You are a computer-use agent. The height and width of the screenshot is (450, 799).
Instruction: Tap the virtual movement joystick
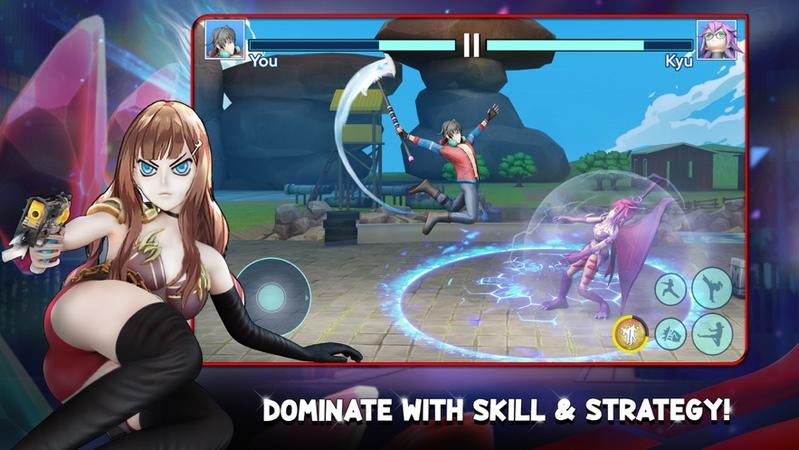coord(268,296)
